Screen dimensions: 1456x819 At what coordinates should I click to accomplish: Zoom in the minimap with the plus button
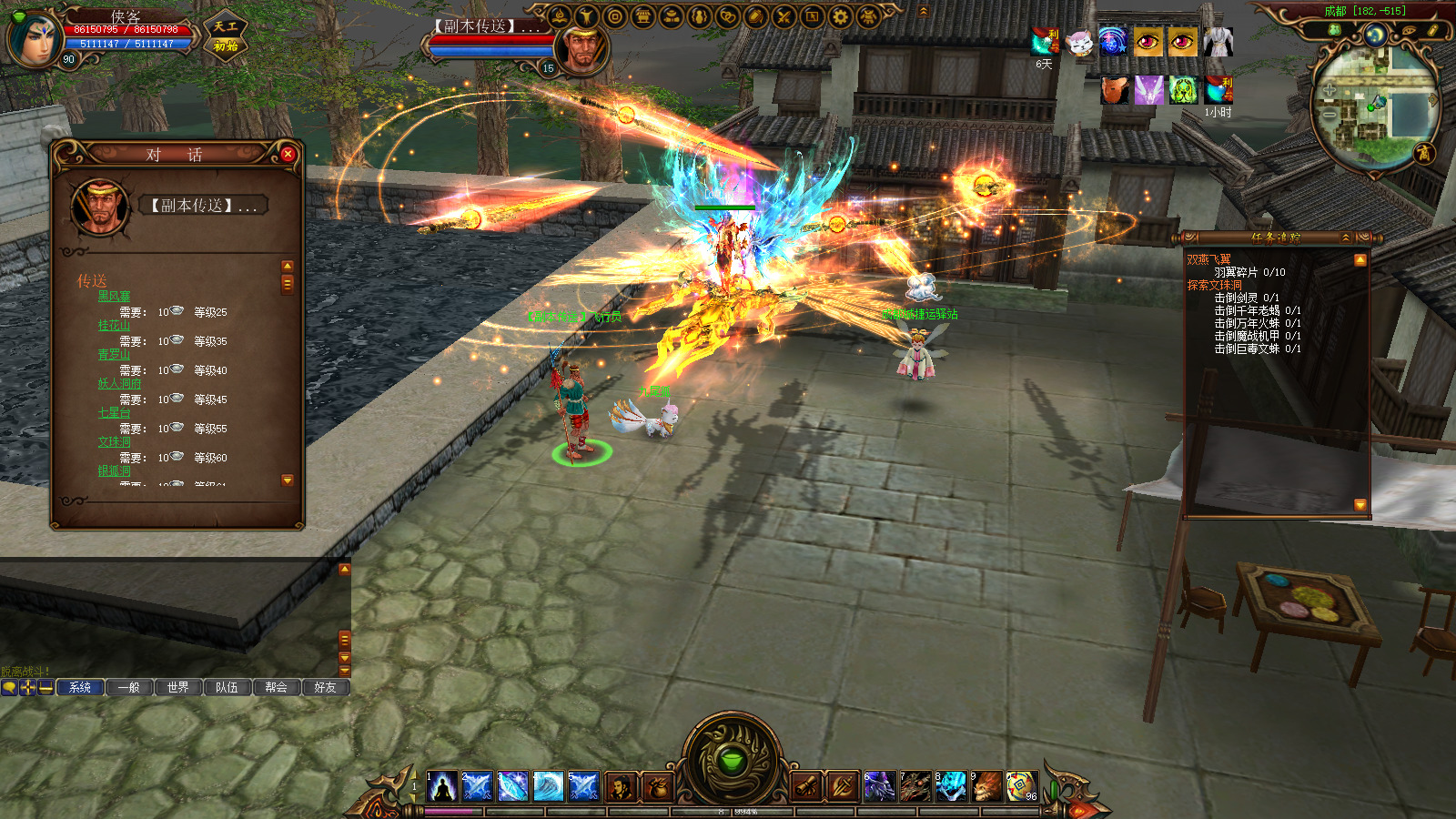1330,89
